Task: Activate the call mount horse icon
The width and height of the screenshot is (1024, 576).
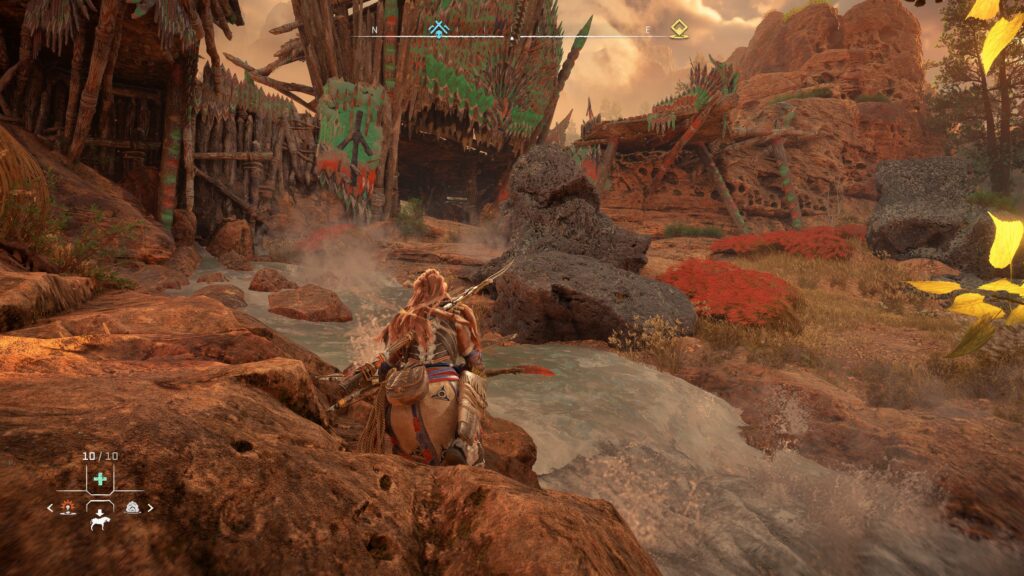Action: point(100,521)
